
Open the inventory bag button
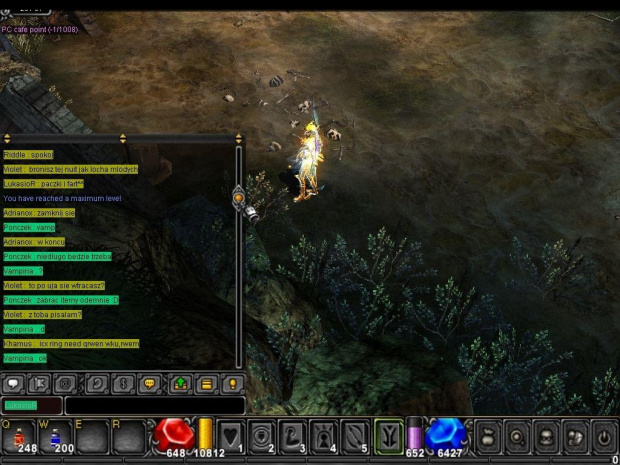tap(489, 437)
